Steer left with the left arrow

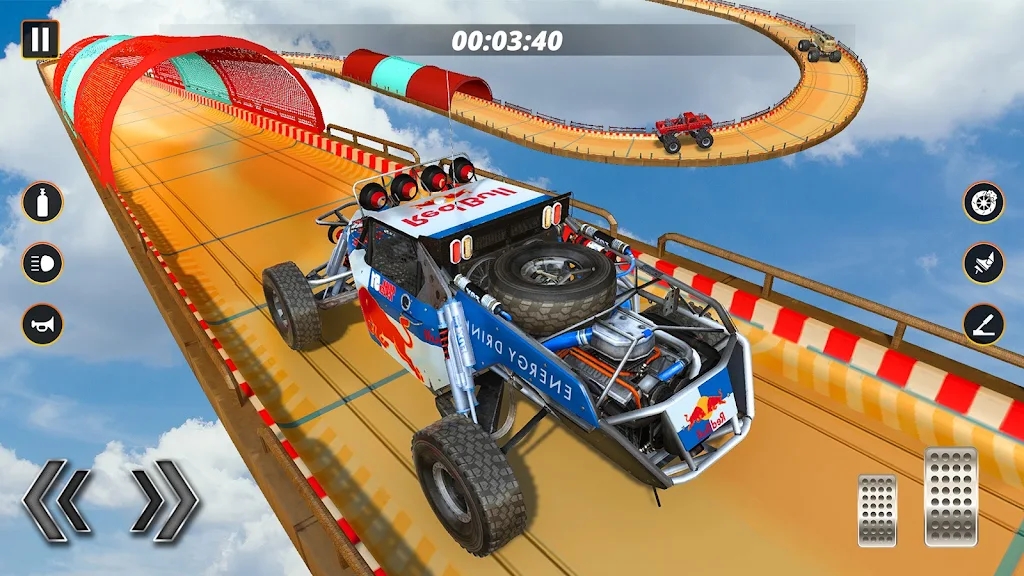(x=58, y=501)
